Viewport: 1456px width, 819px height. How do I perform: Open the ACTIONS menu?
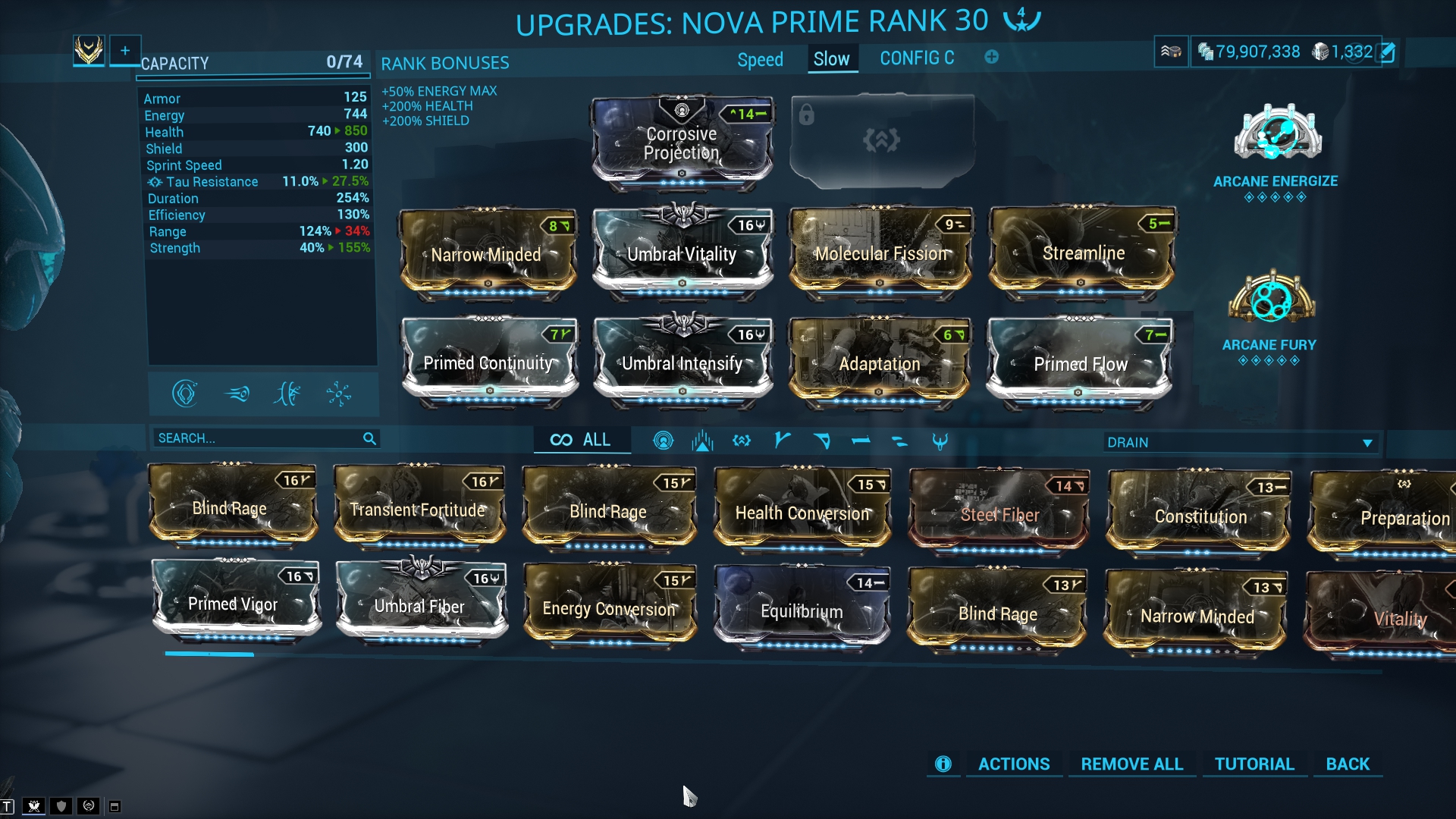(1014, 764)
